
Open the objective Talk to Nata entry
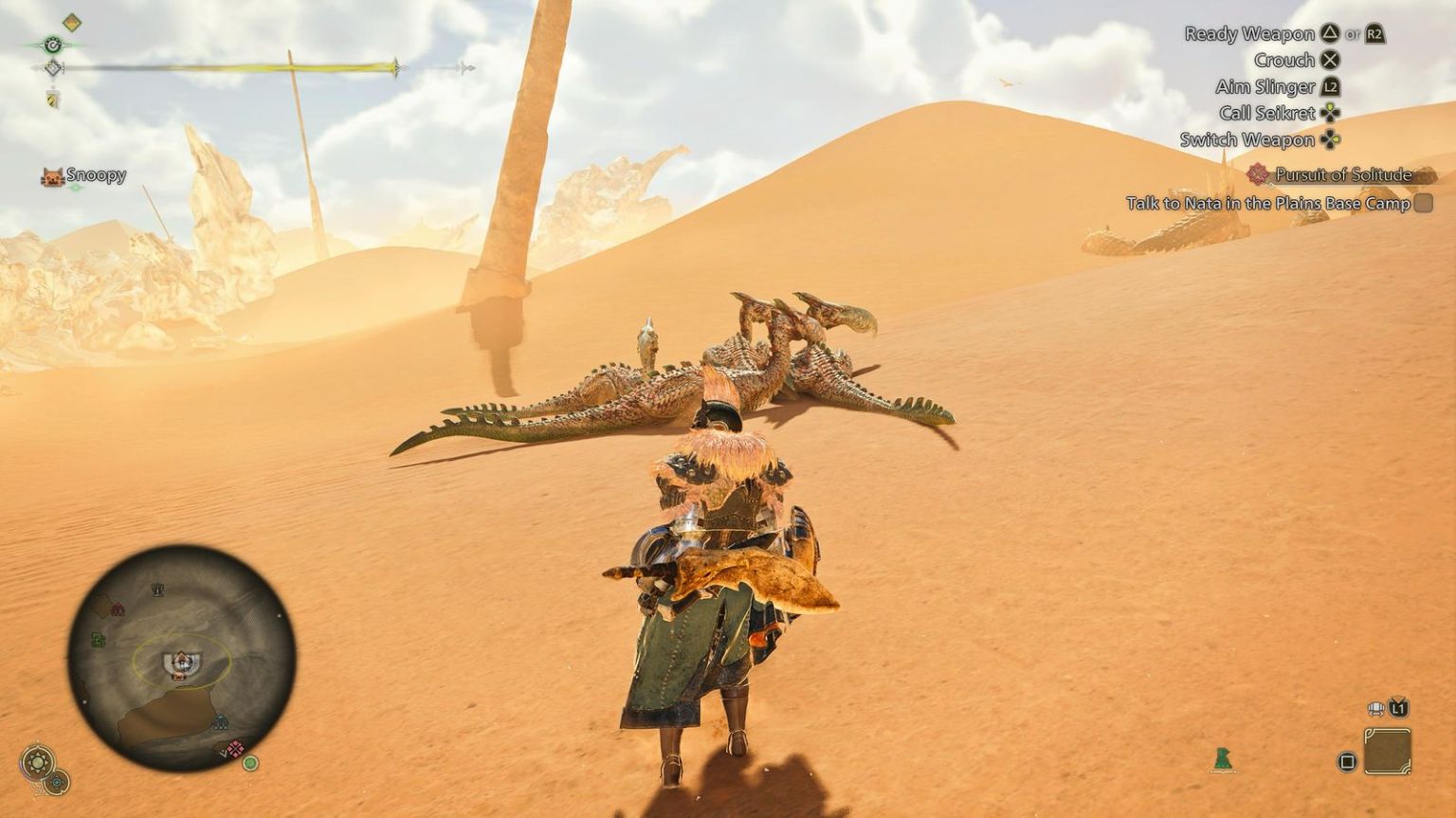(1270, 203)
